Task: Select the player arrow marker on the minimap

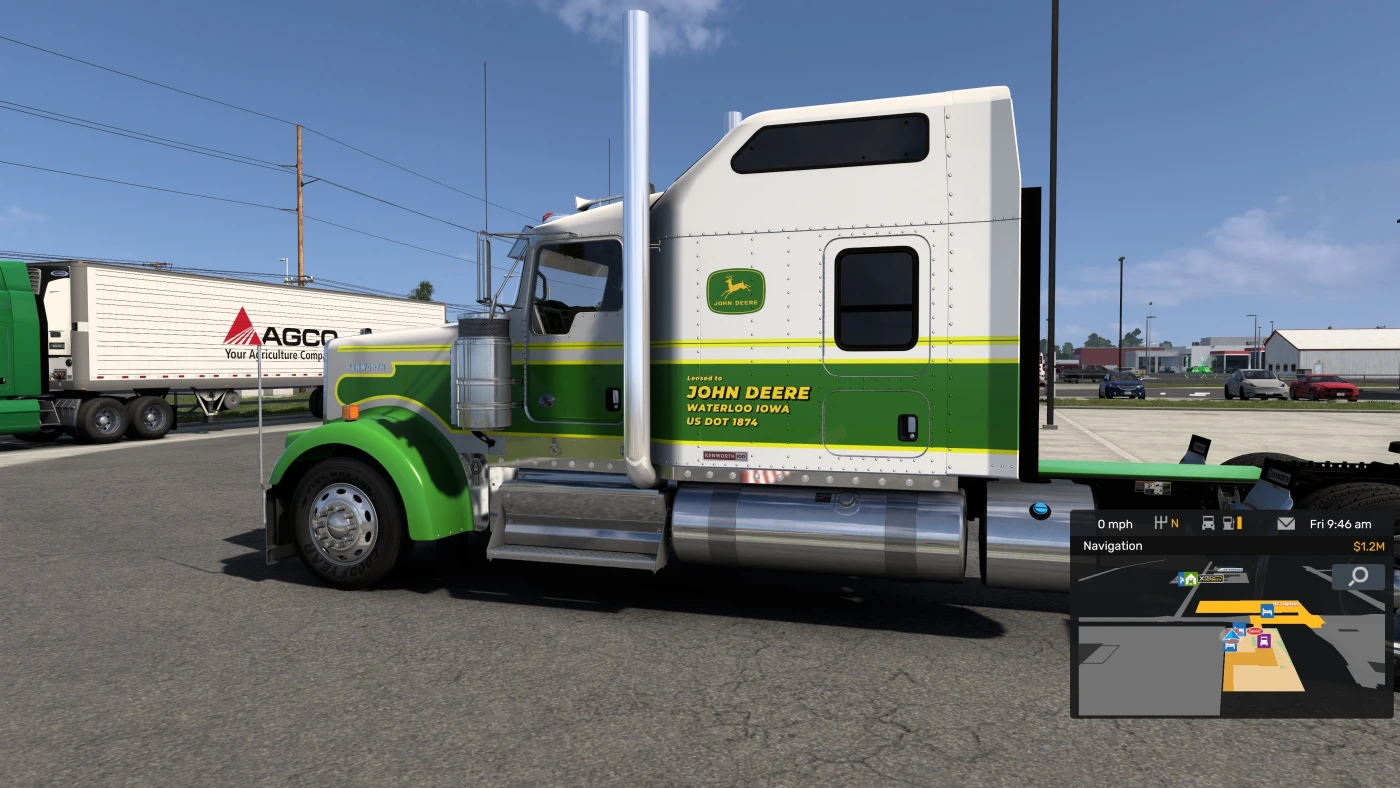Action: (1230, 637)
